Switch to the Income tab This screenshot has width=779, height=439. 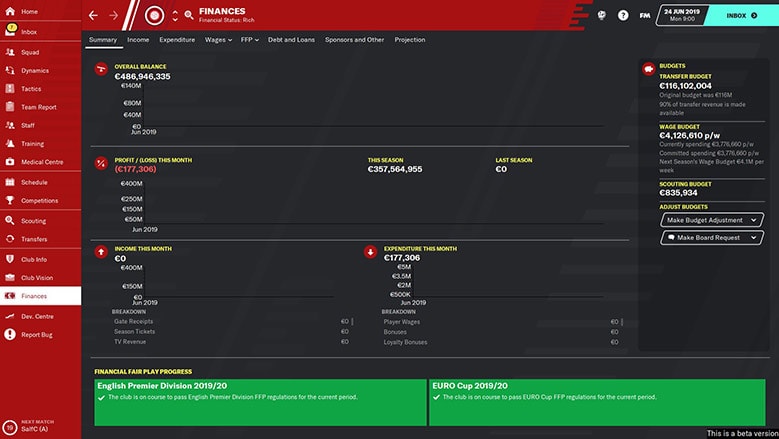(x=138, y=40)
